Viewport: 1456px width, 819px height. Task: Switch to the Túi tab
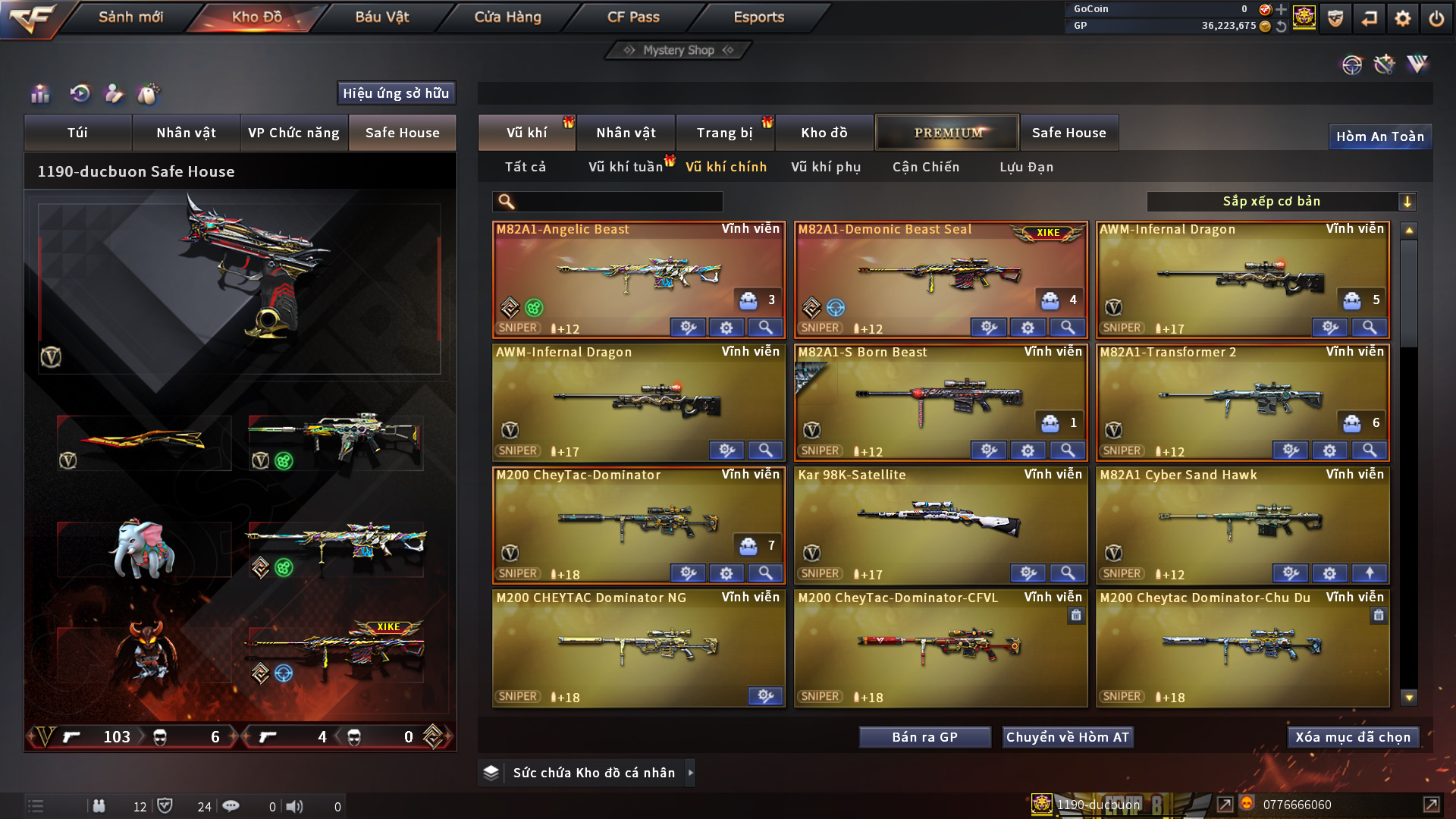pos(77,133)
